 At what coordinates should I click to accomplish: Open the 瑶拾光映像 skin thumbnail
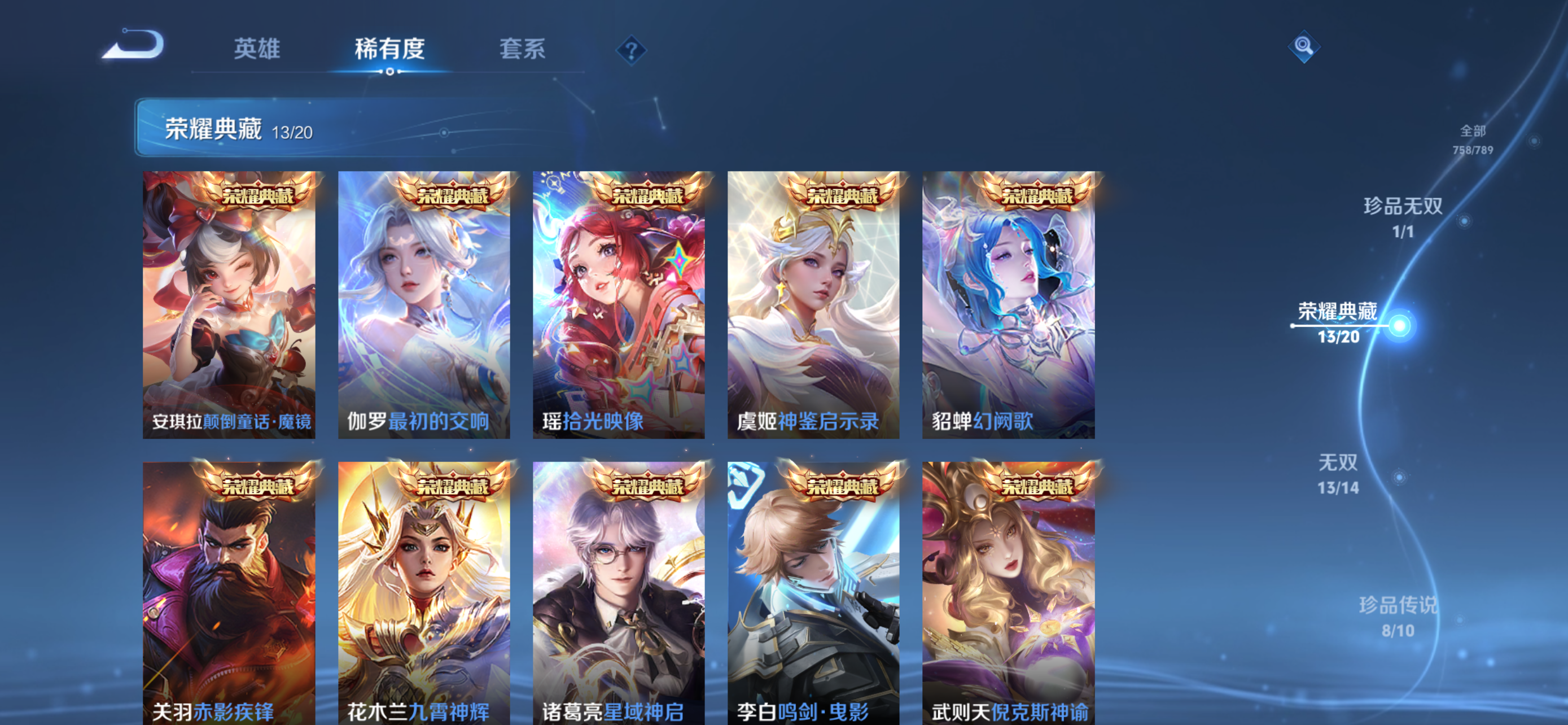click(x=619, y=304)
